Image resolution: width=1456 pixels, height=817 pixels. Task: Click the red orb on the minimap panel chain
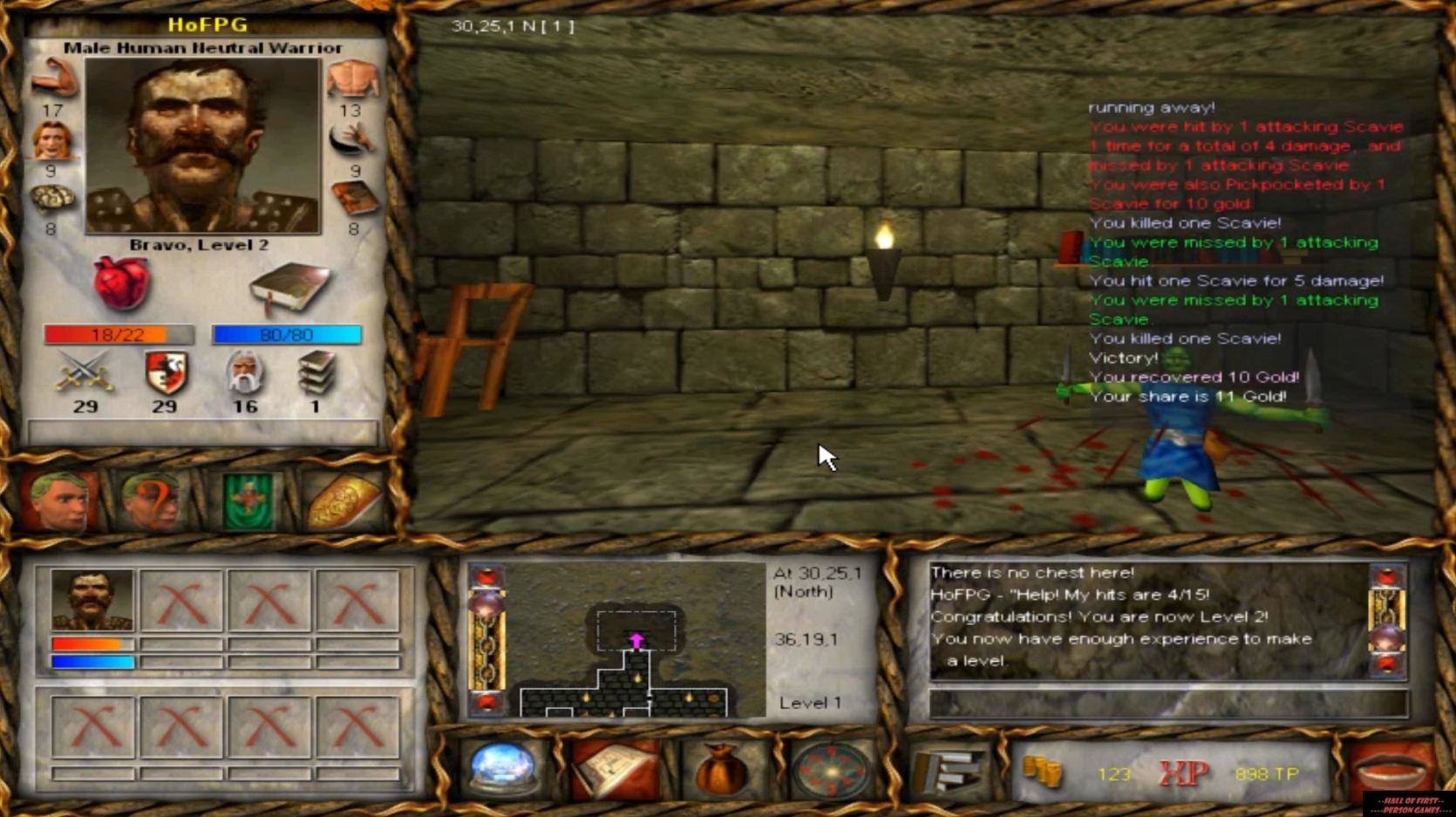pyautogui.click(x=486, y=575)
